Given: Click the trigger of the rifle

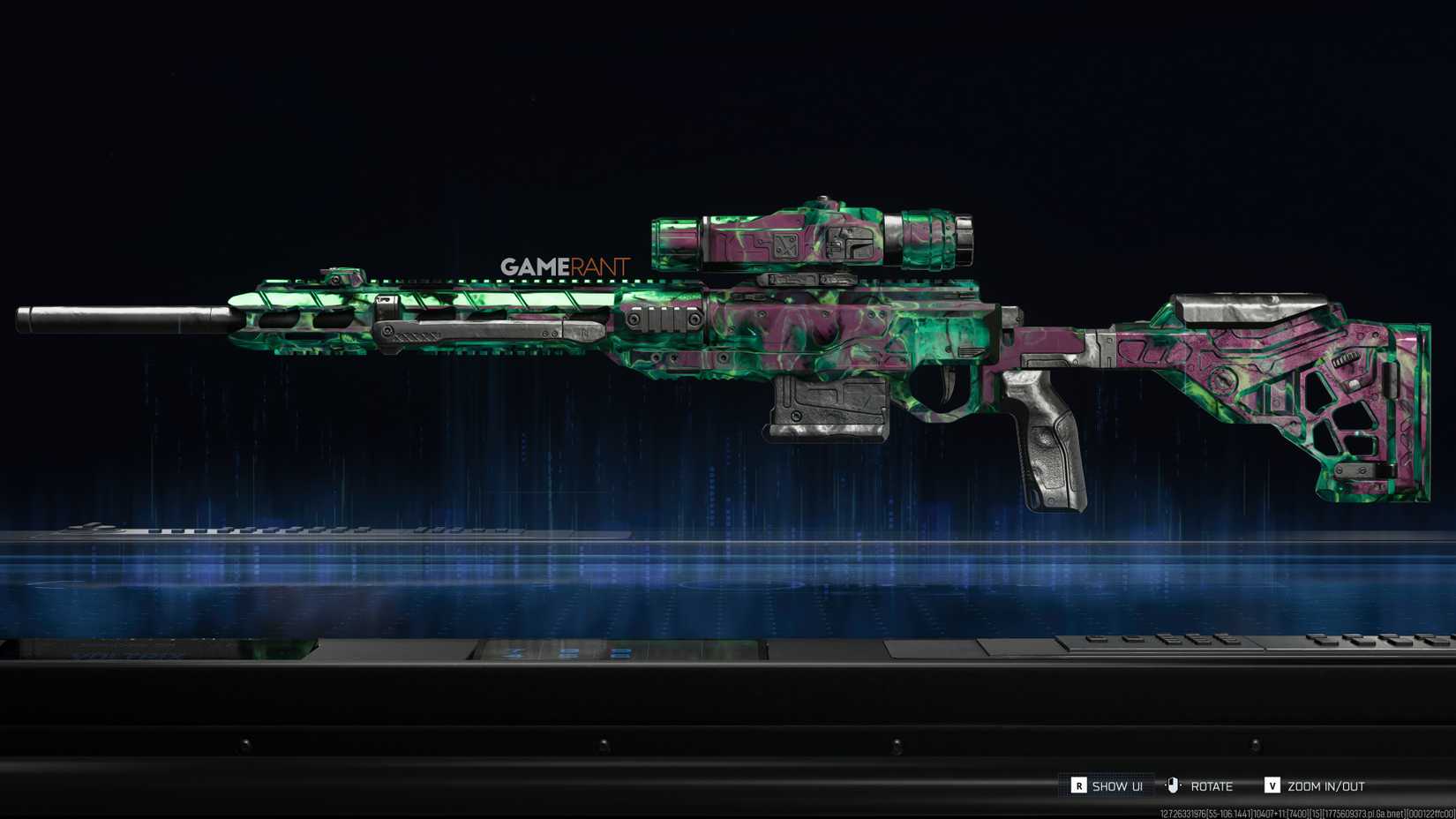Looking at the screenshot, I should [x=949, y=384].
